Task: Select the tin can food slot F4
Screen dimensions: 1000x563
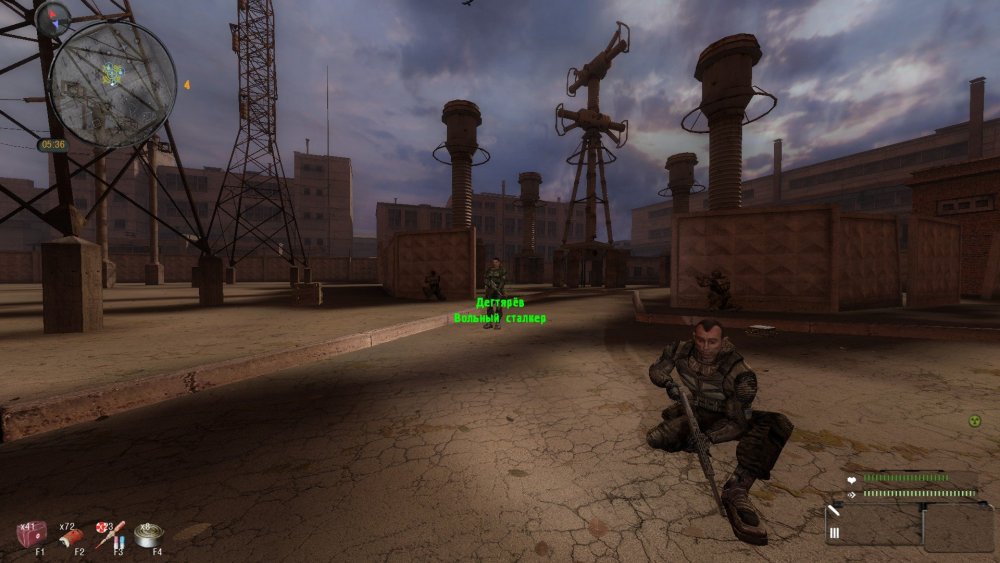Action: pos(148,535)
